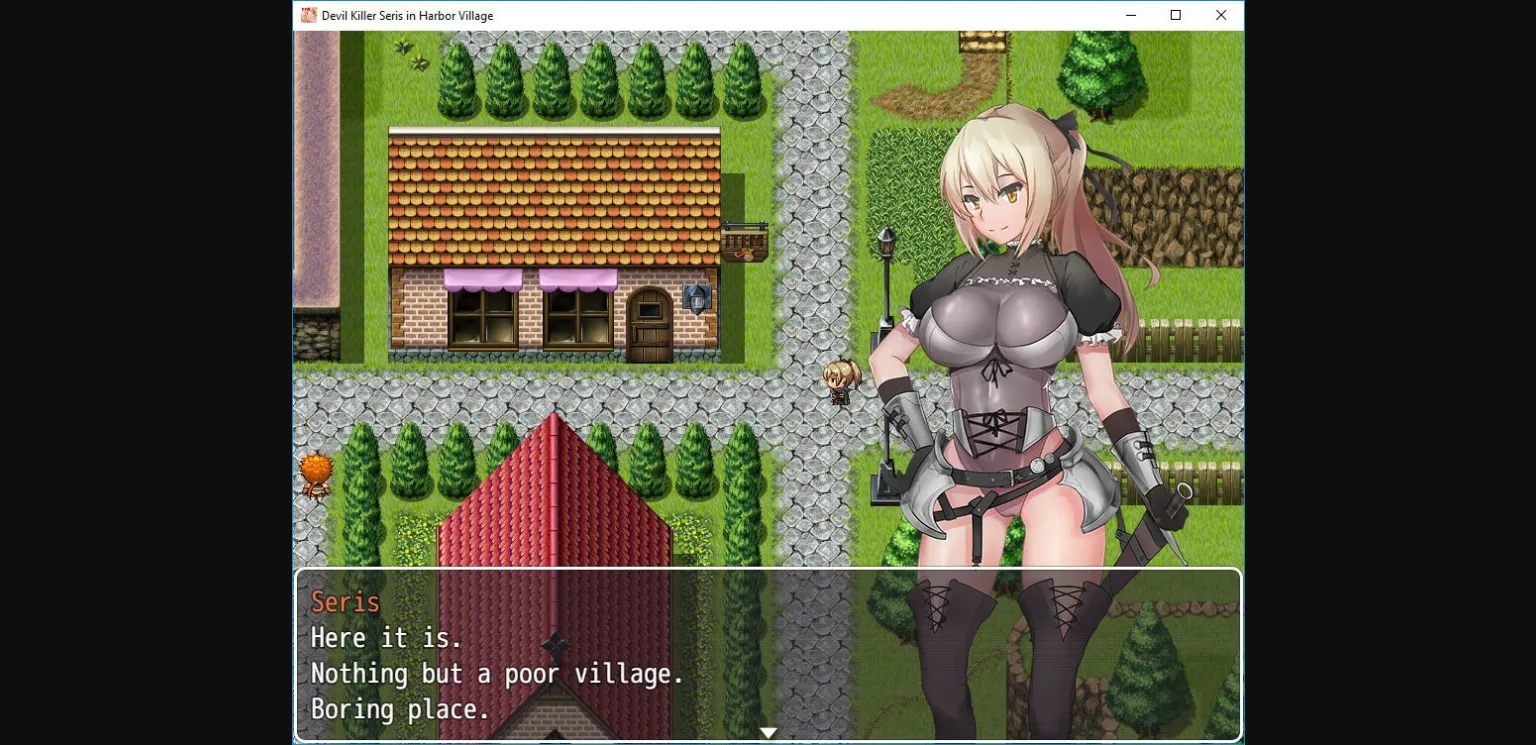Viewport: 1536px width, 745px height.
Task: Close the game window
Action: [1221, 15]
